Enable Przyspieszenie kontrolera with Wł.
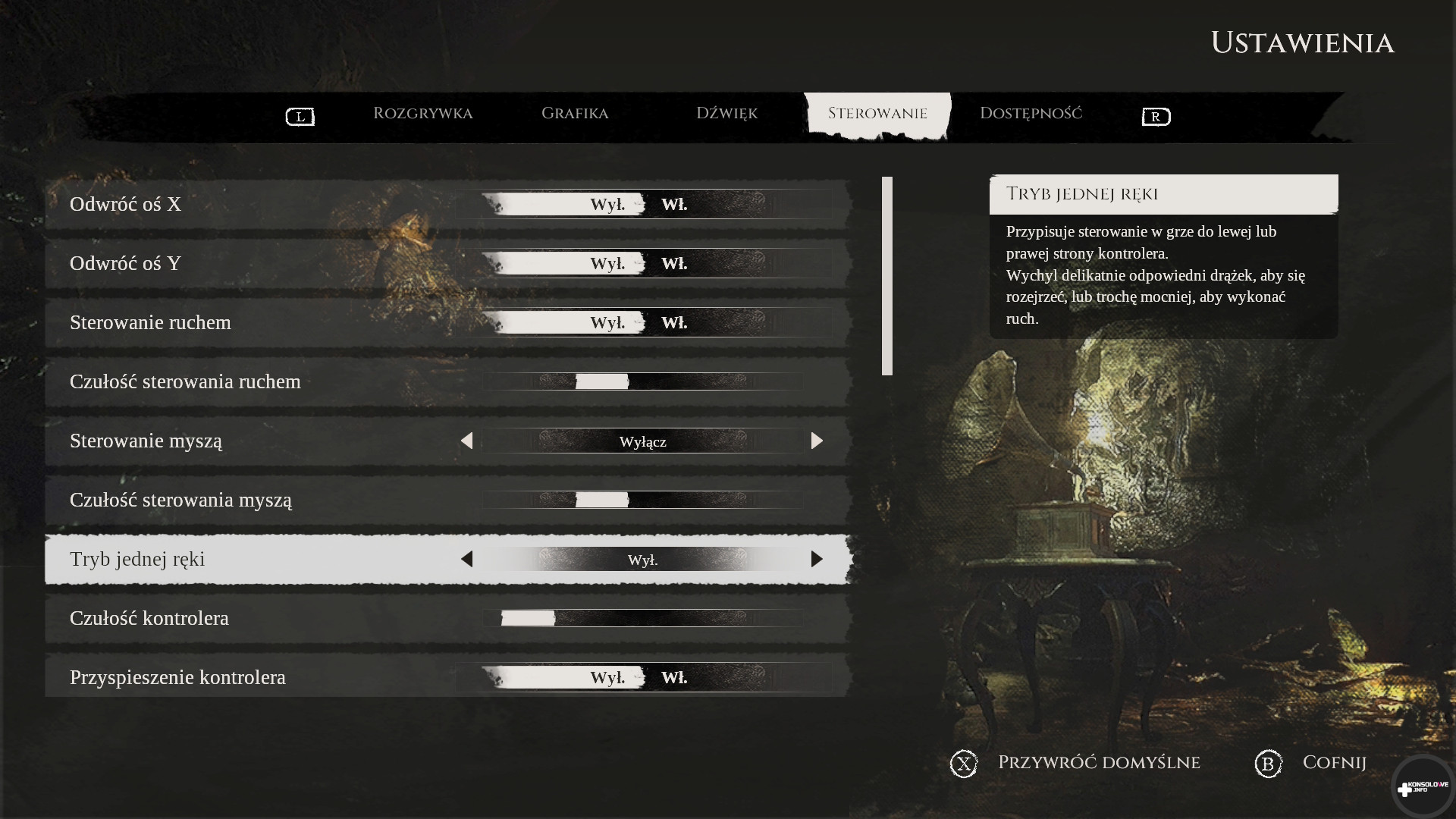Screen dimensions: 1456x819 point(674,678)
